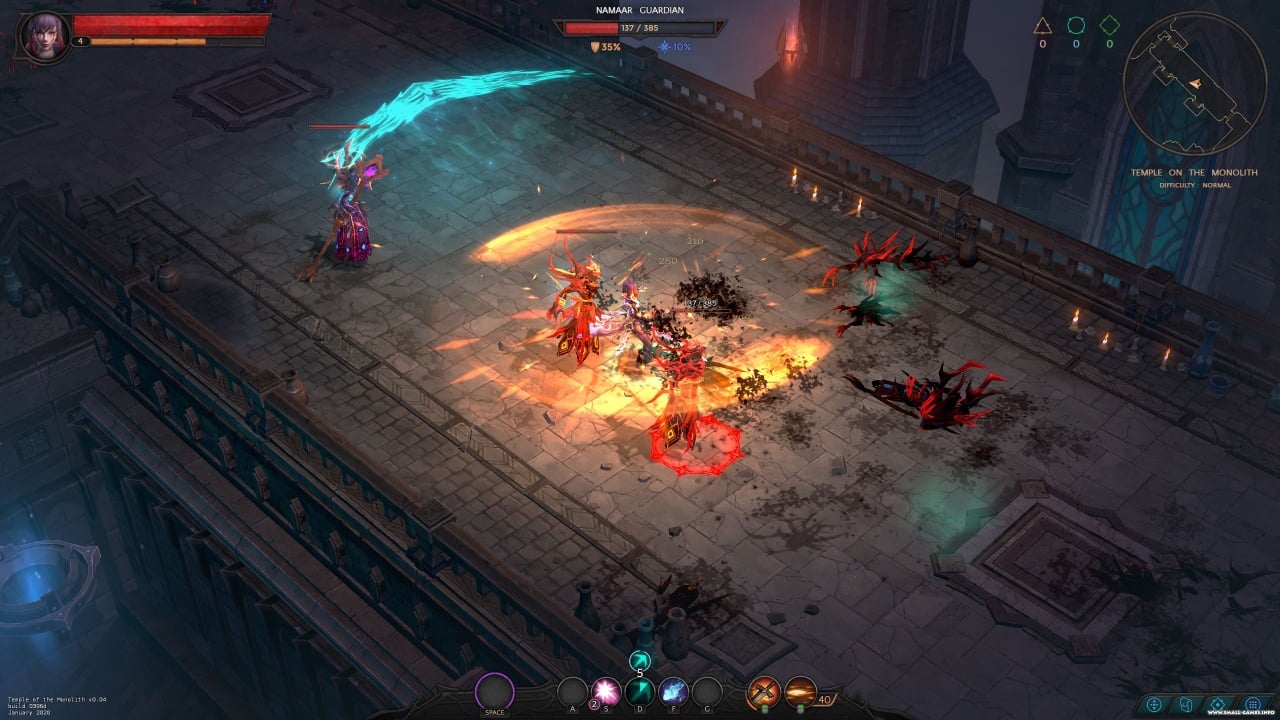Click the four-arrows circle menu button
1280x720 pixels.
point(1155,704)
